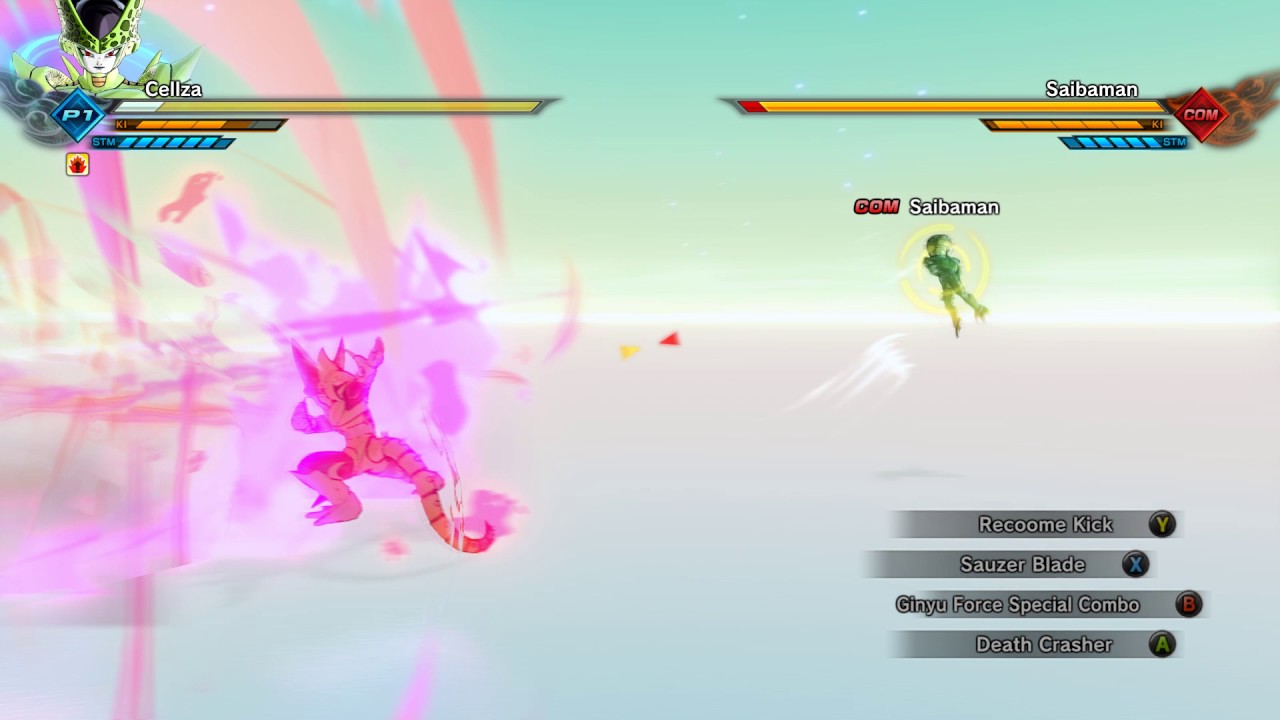Activate Ginyu Force Special Combo
This screenshot has height=720, width=1280.
coord(1018,604)
